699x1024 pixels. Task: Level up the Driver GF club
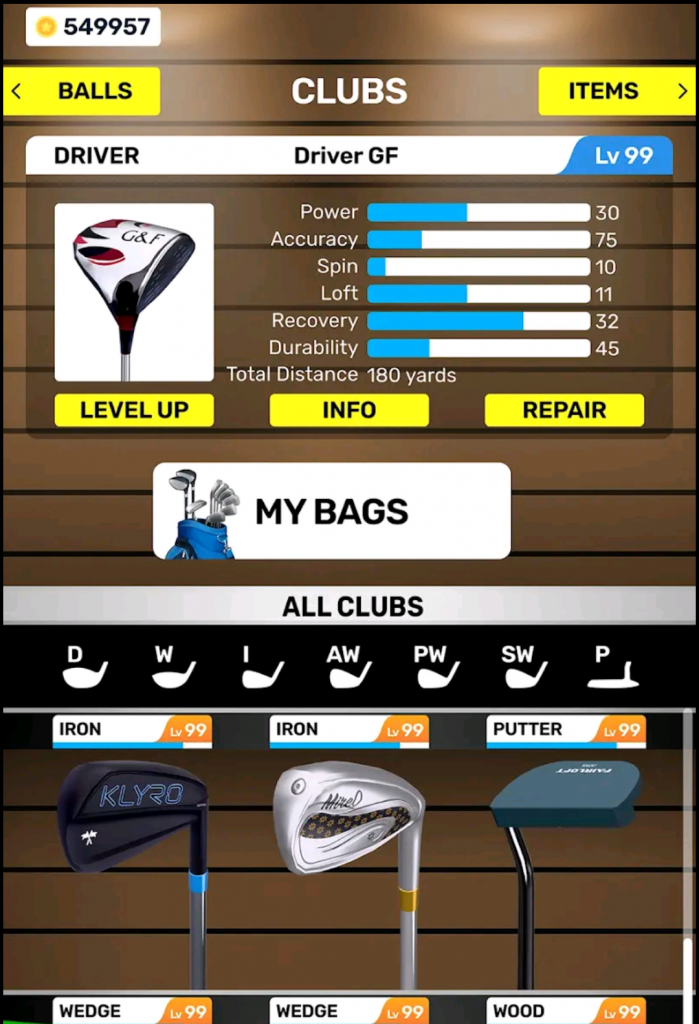pos(134,410)
